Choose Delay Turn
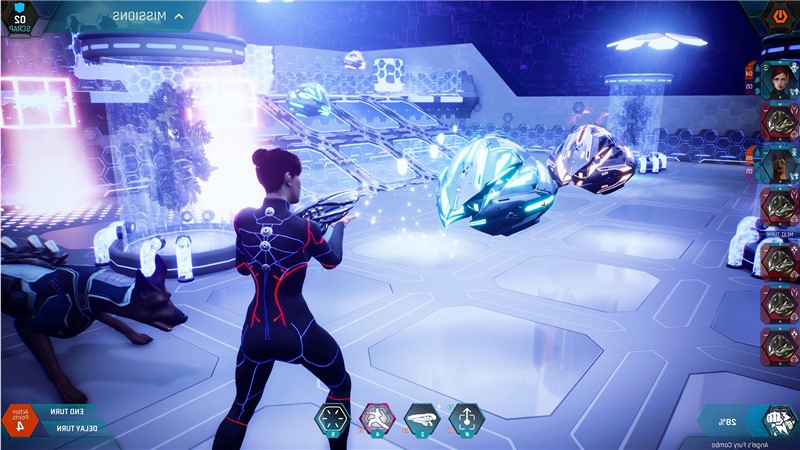 click(72, 428)
